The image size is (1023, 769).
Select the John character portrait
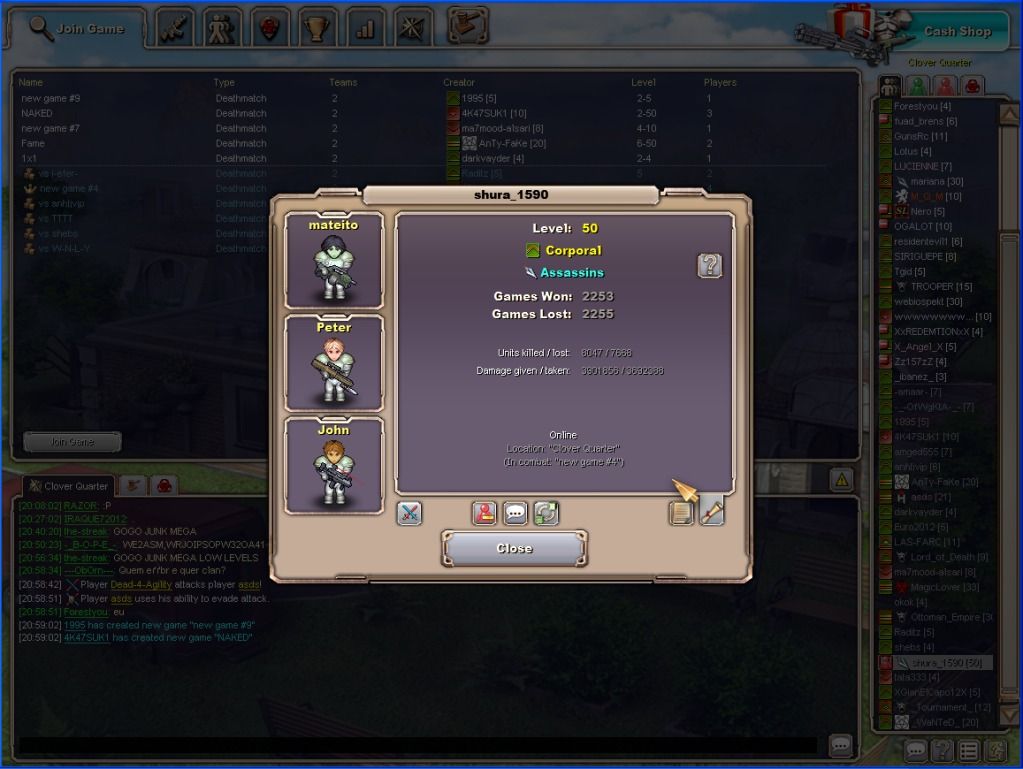334,465
